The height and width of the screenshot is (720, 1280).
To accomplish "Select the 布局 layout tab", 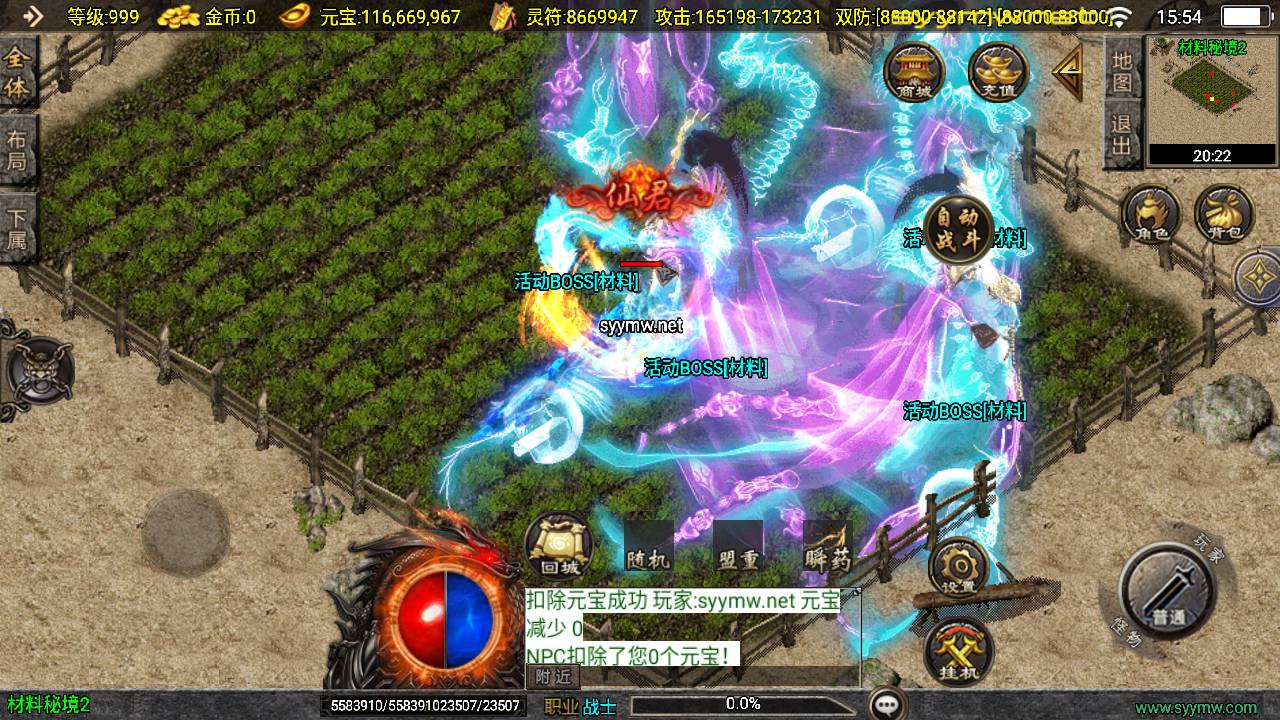I will [x=18, y=150].
